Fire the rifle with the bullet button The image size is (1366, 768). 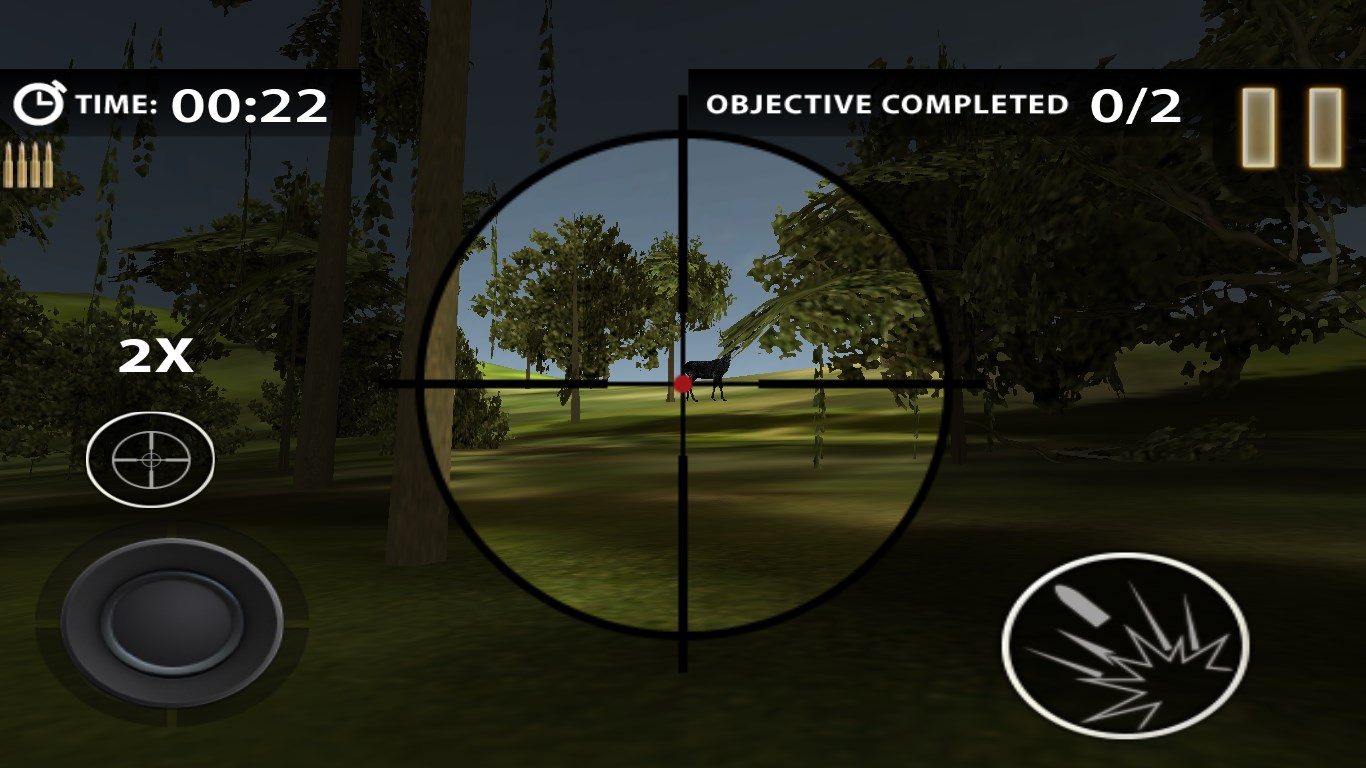1125,645
